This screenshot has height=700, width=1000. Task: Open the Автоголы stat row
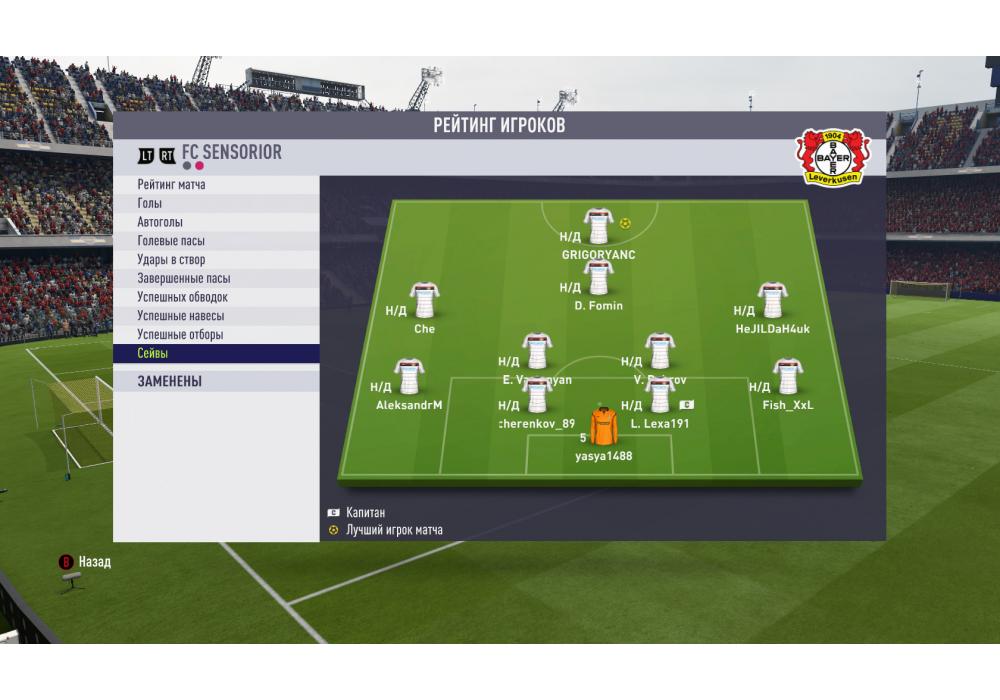click(216, 222)
